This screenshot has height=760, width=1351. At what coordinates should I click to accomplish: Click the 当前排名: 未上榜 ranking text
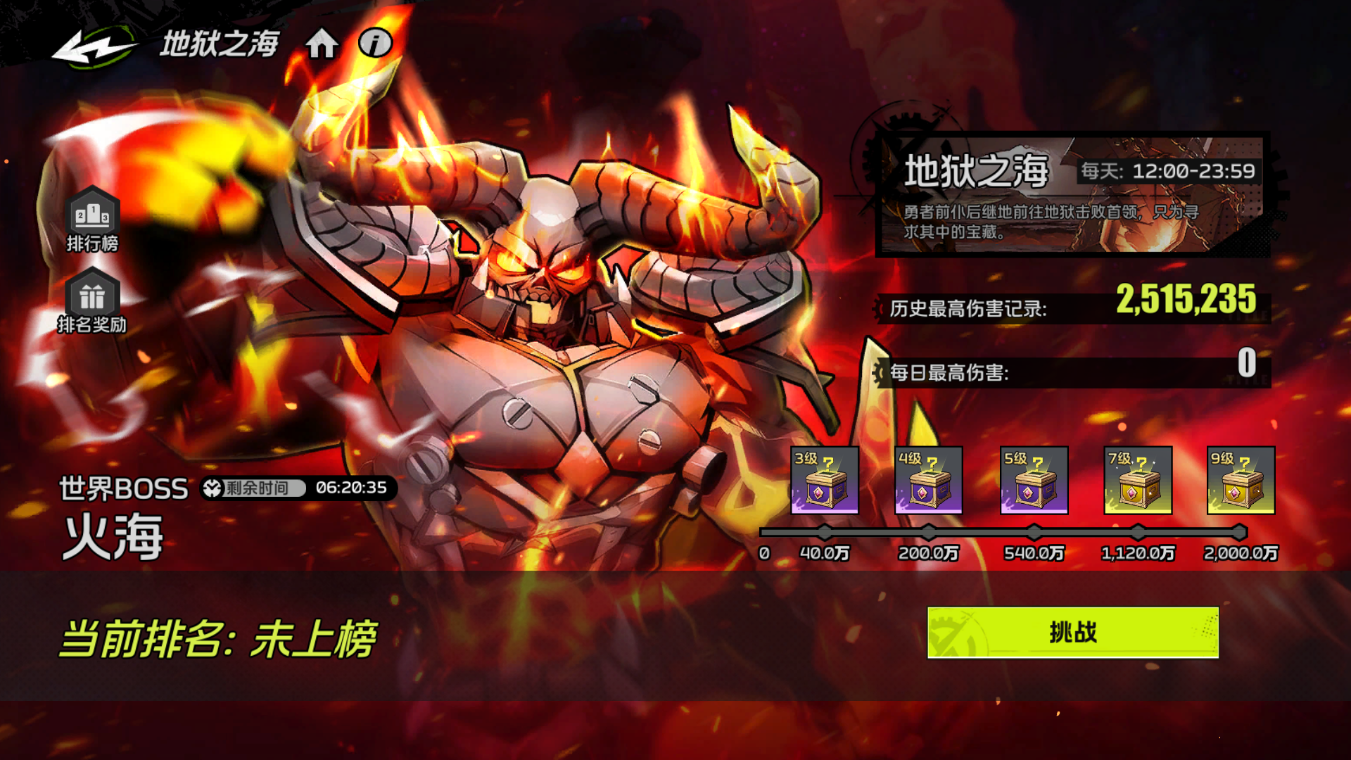click(x=215, y=636)
